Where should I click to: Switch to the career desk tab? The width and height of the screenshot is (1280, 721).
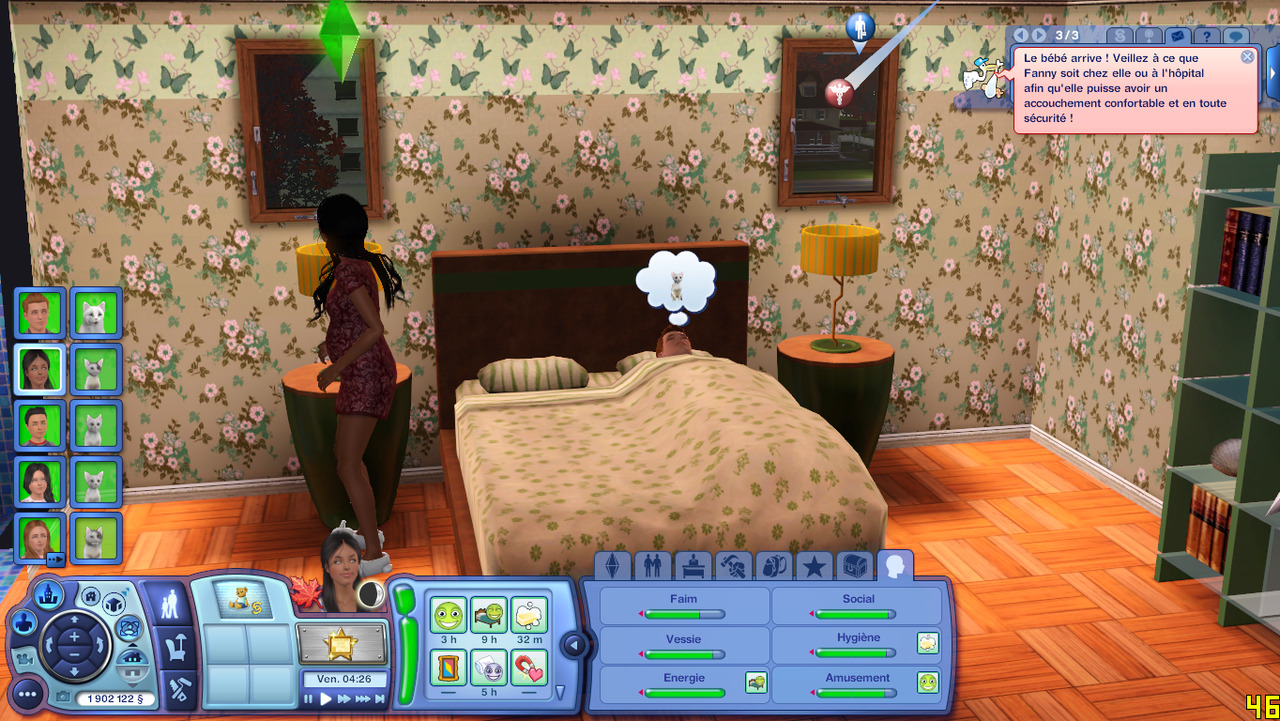[693, 567]
